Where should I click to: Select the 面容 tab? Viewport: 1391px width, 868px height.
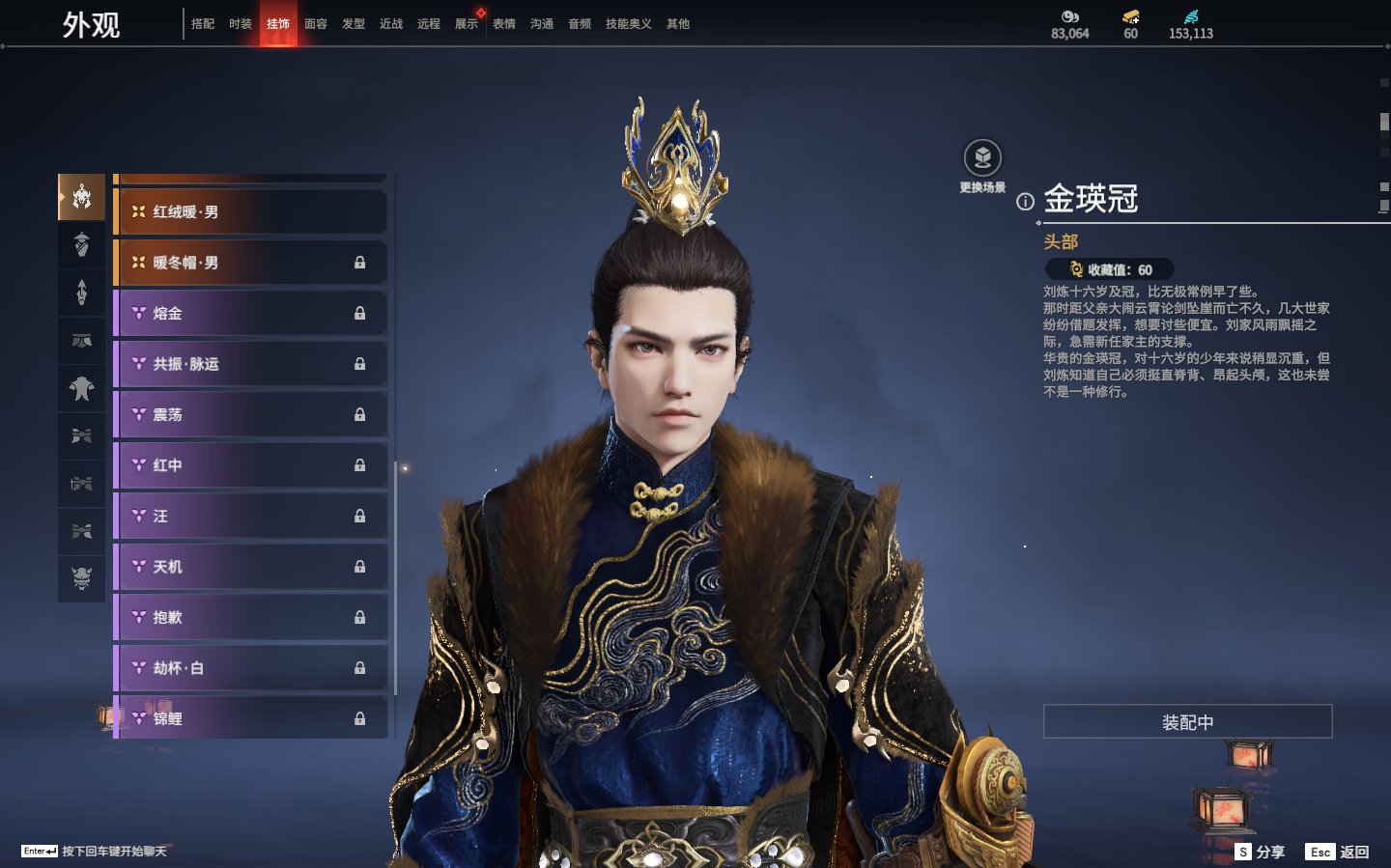pyautogui.click(x=316, y=24)
